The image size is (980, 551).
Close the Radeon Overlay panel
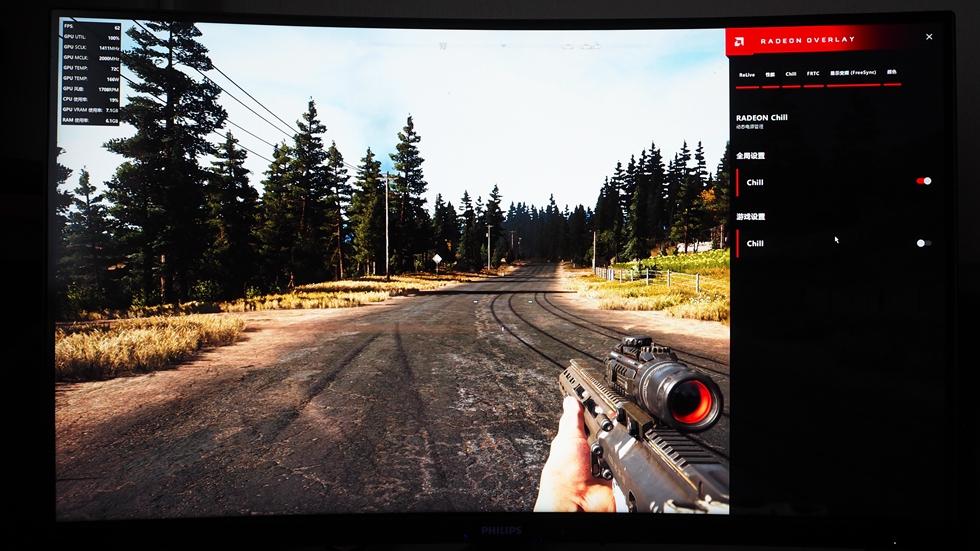coord(929,37)
